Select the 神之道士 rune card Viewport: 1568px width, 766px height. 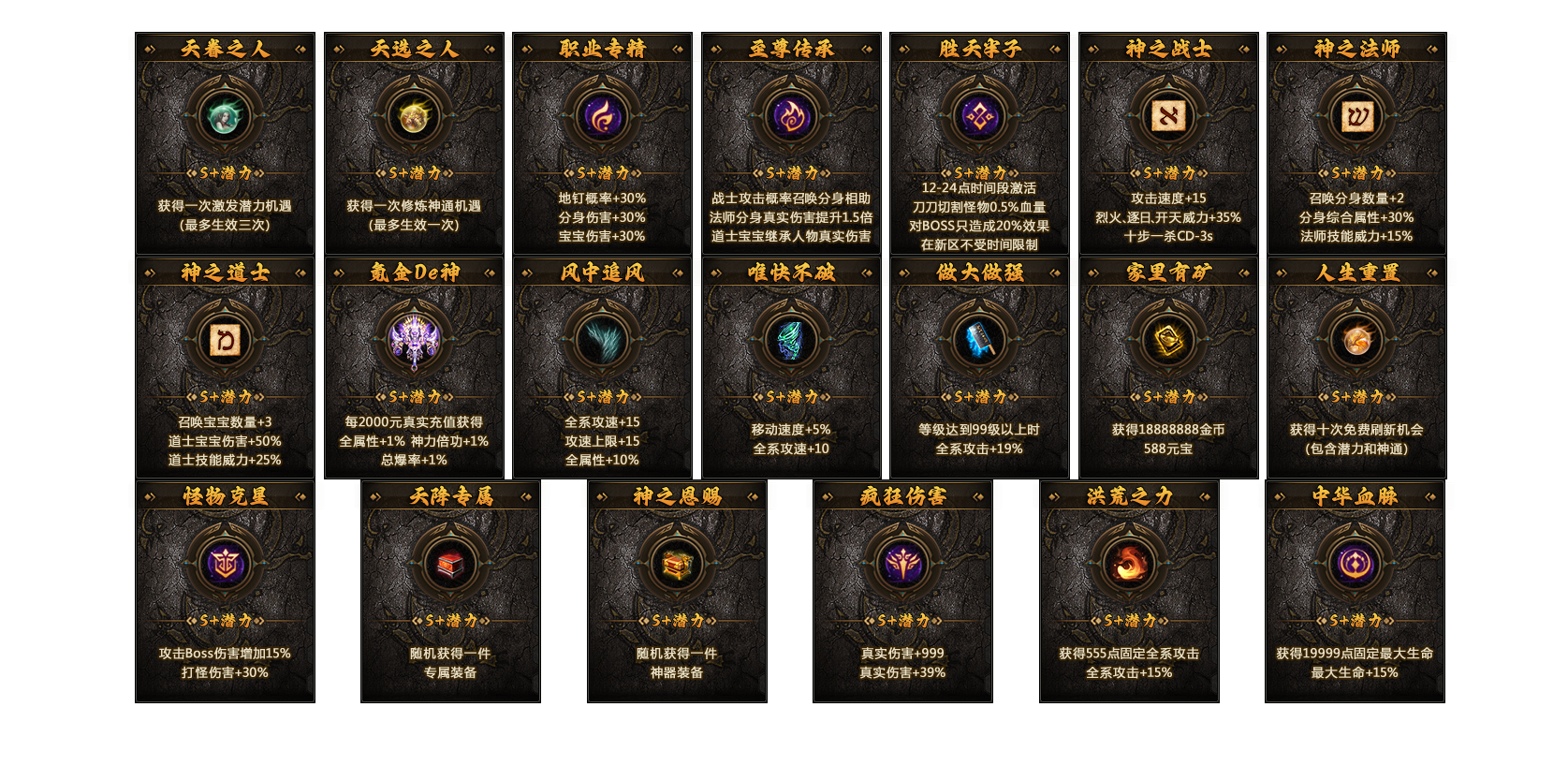225,367
